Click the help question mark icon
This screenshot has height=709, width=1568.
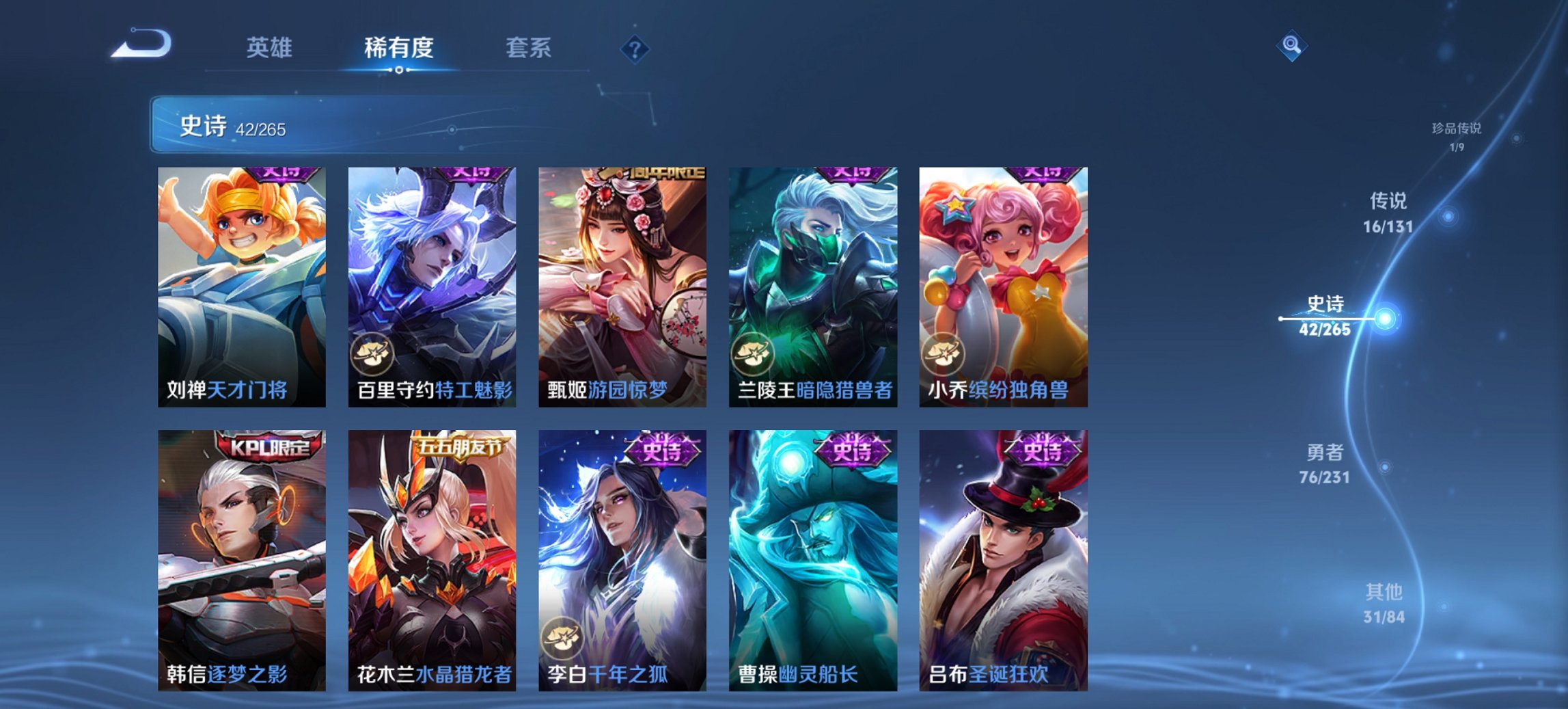point(635,48)
